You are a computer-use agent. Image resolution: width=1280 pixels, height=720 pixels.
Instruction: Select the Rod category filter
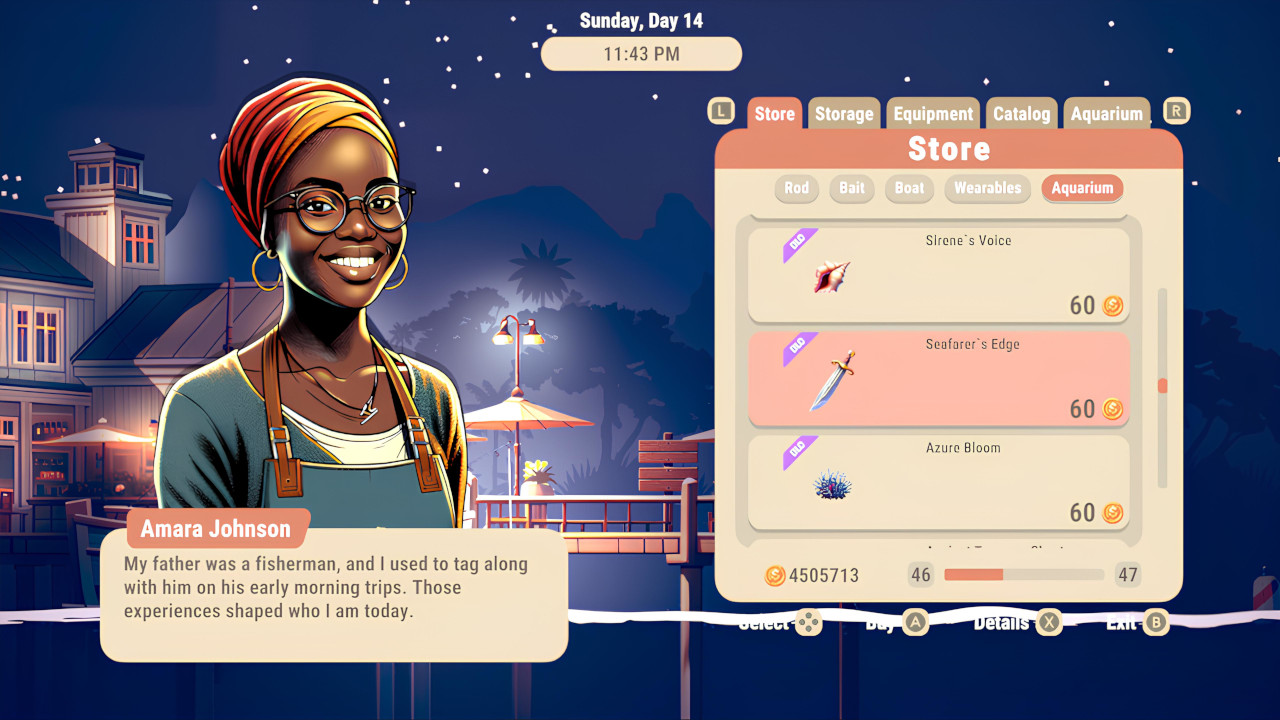click(796, 188)
